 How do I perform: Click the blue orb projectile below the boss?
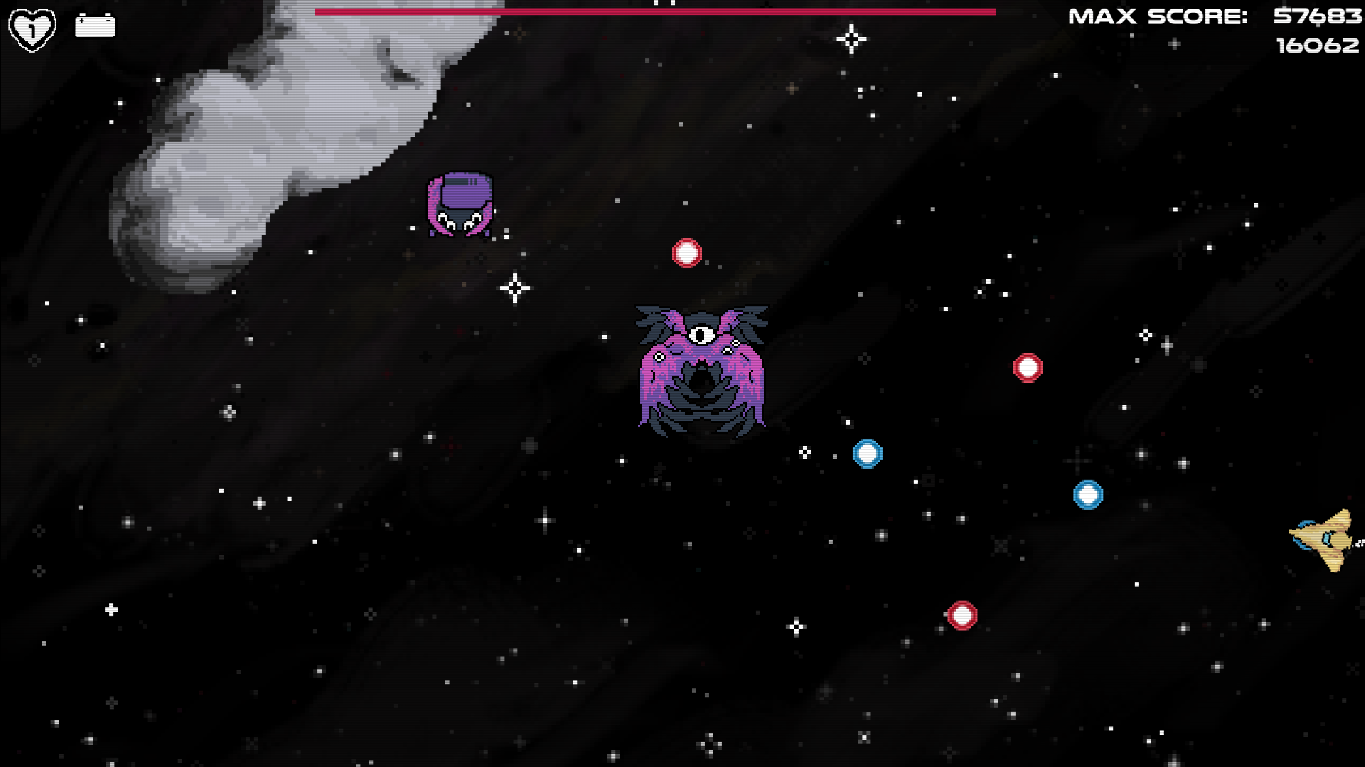pos(866,453)
